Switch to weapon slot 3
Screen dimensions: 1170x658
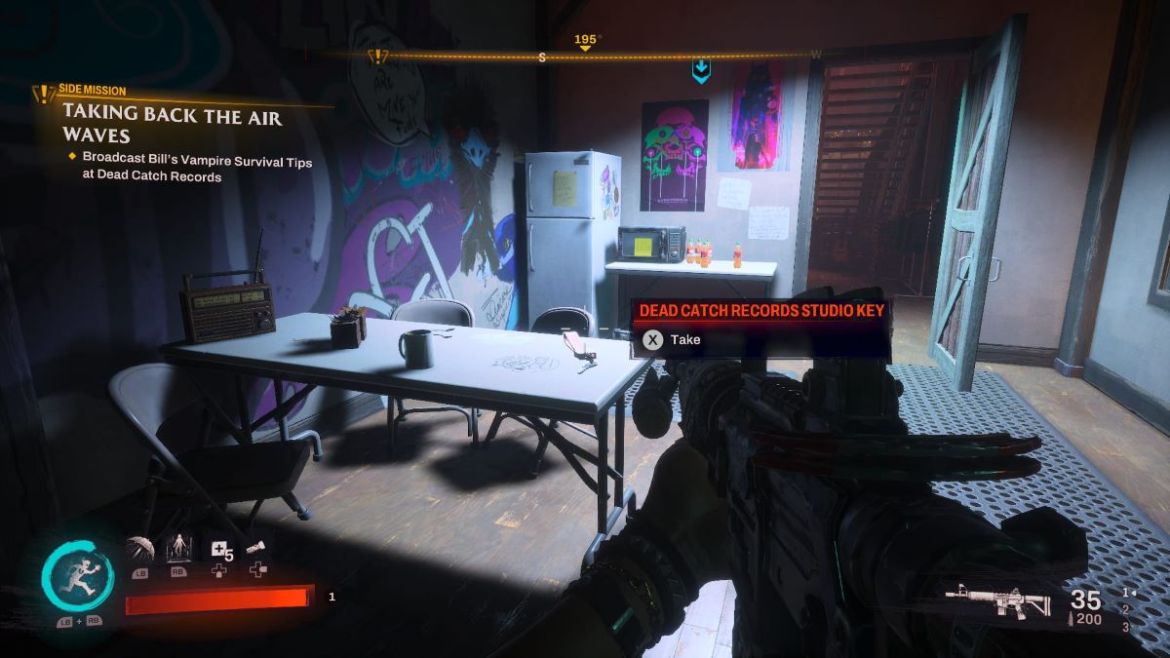(1127, 627)
